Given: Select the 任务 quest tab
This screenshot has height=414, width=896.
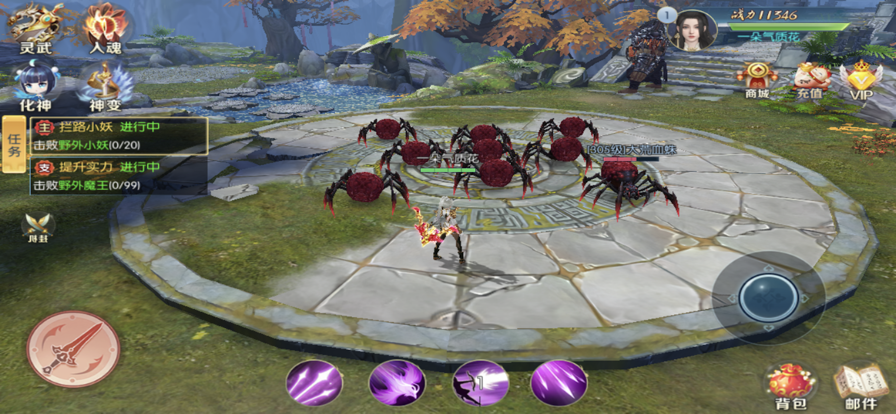Looking at the screenshot, I should tap(14, 145).
